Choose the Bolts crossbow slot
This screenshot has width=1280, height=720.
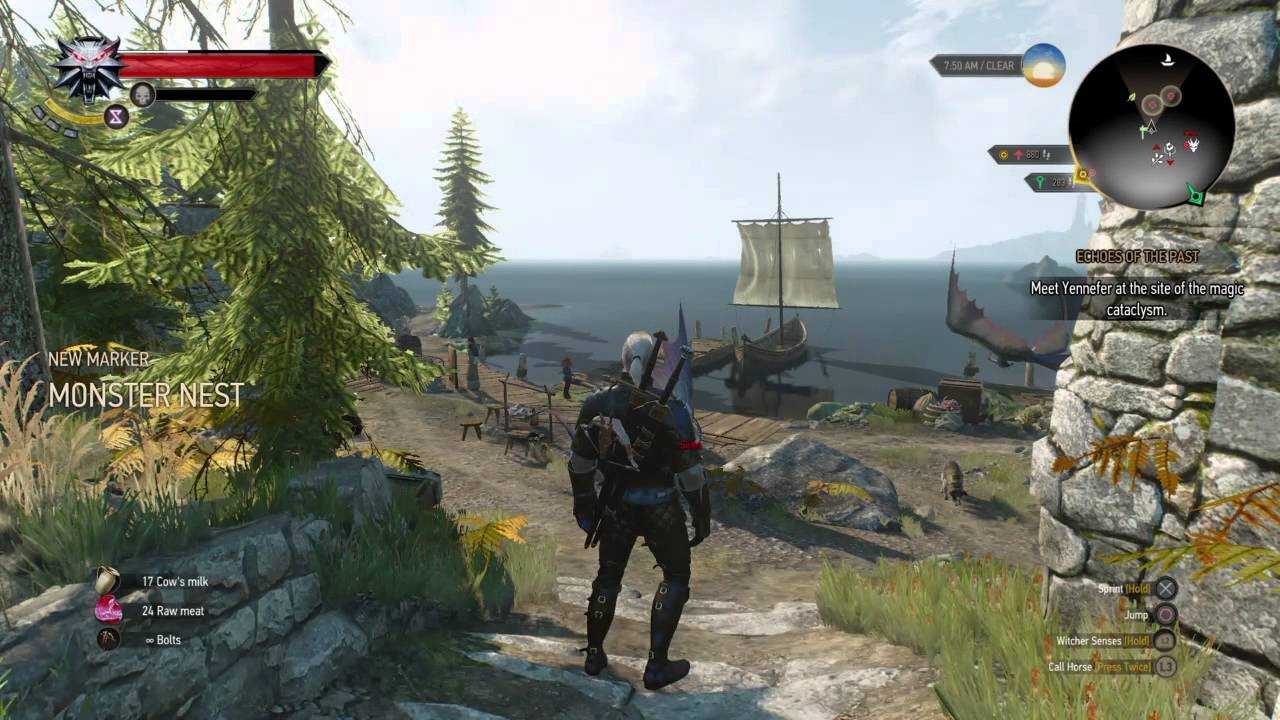point(108,639)
